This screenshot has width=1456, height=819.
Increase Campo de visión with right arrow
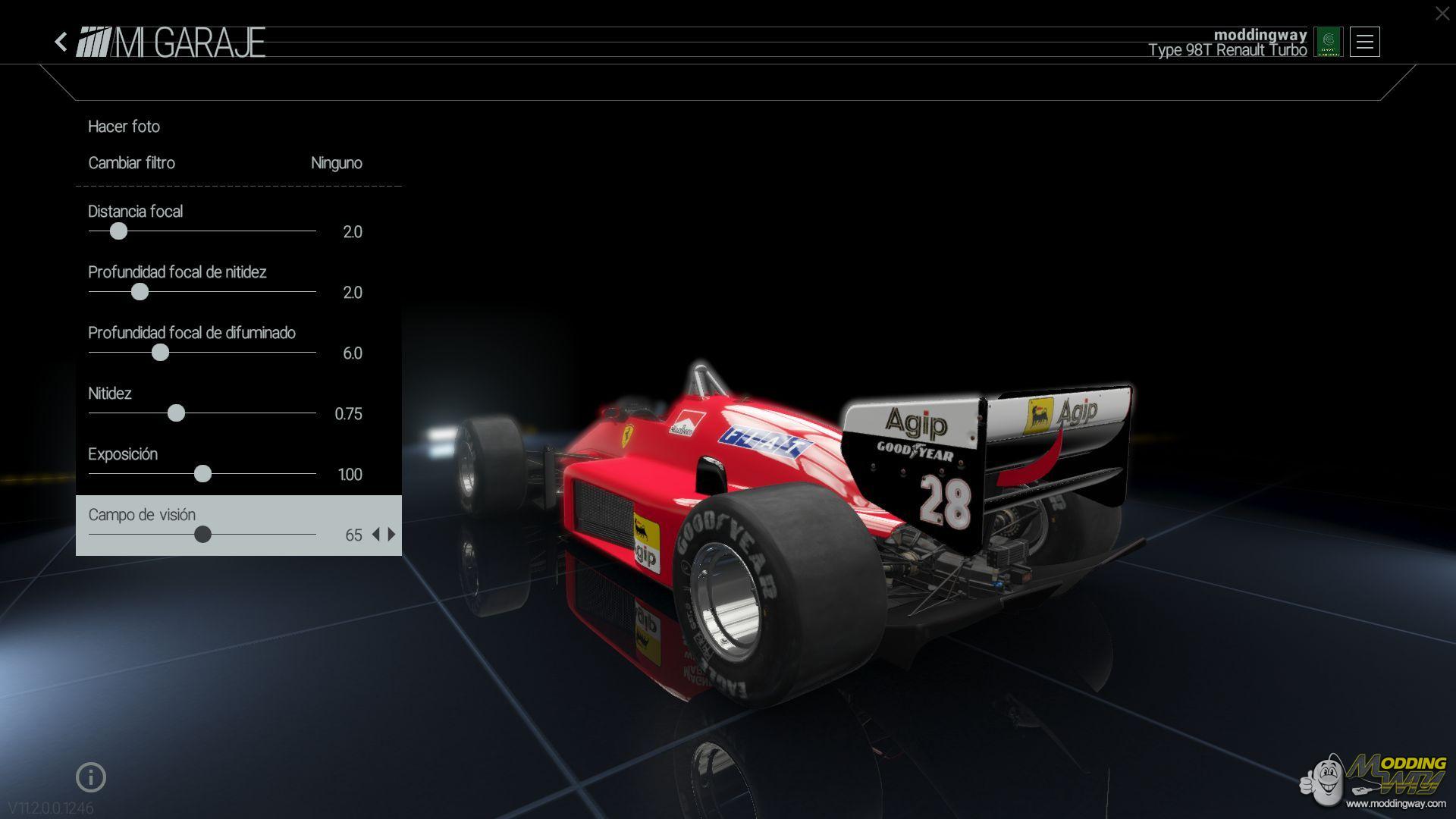[x=392, y=535]
